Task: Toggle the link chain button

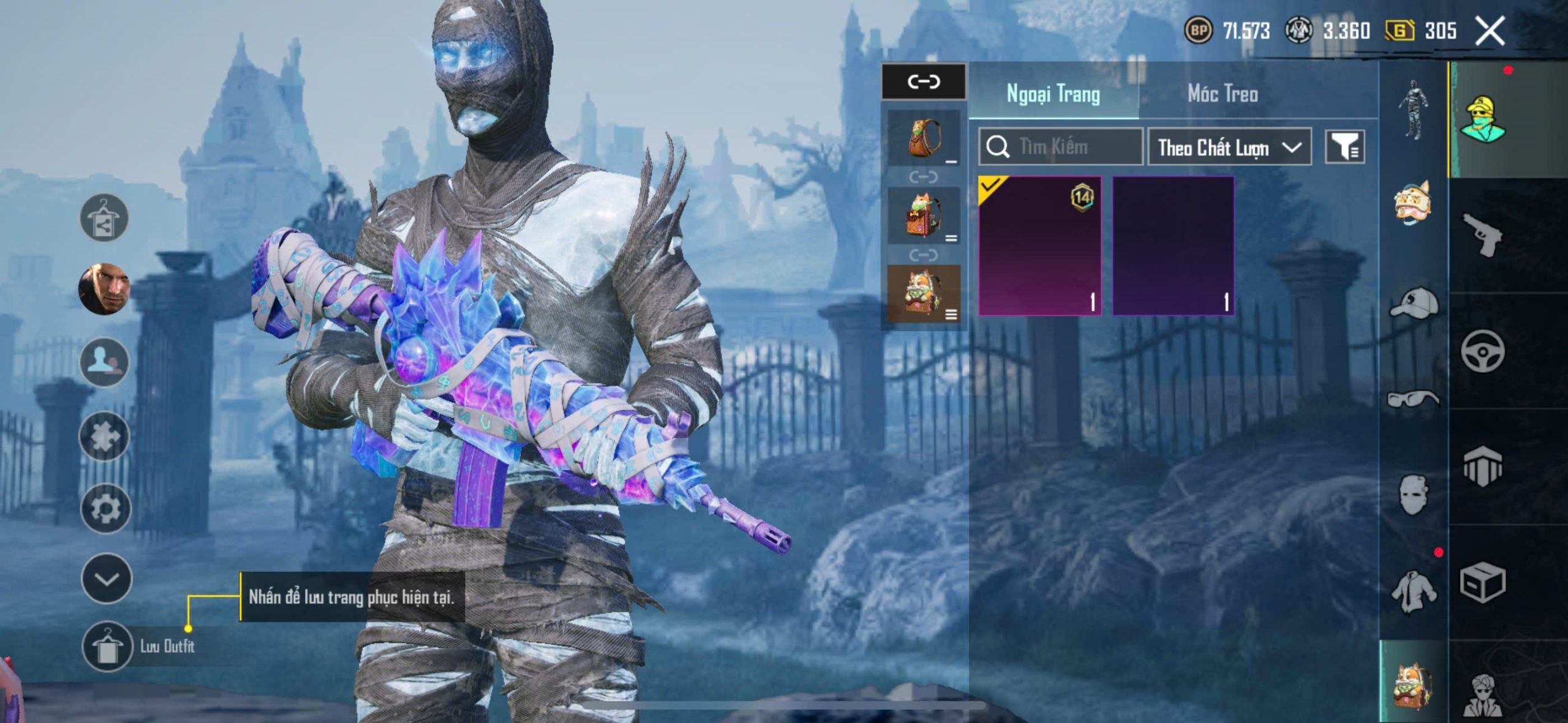Action: click(923, 81)
